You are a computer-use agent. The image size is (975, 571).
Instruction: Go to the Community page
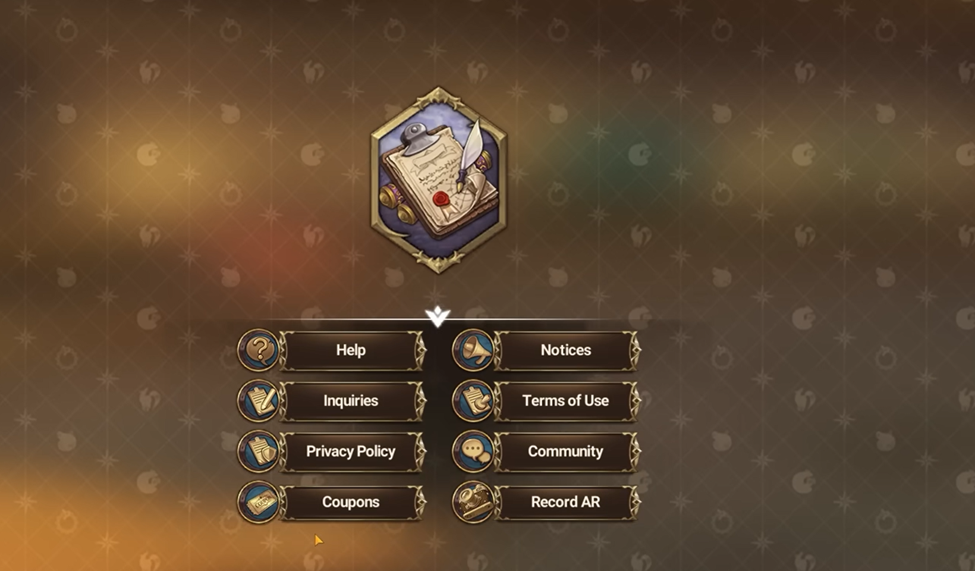coord(565,452)
